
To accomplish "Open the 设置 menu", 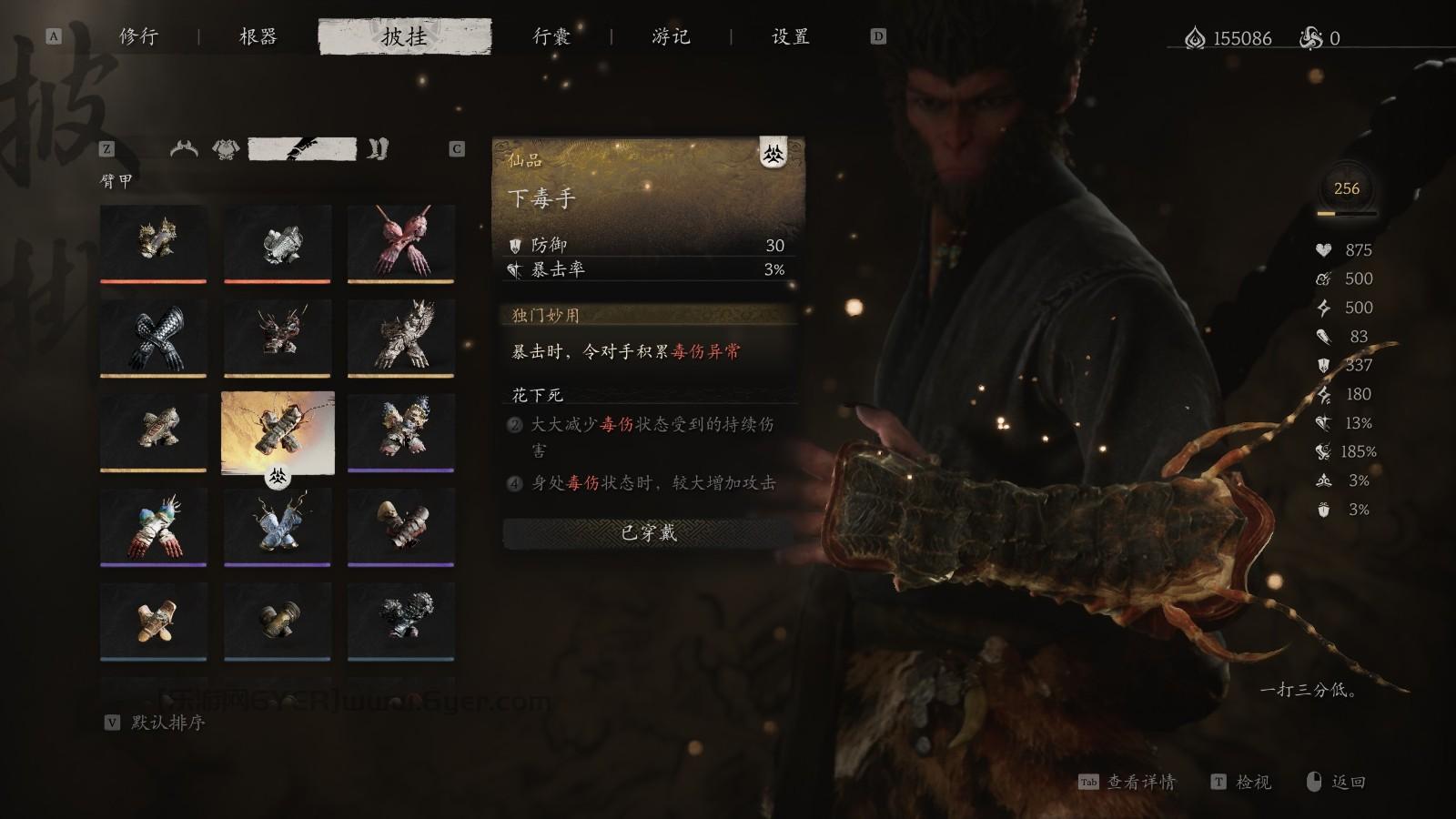I will click(x=791, y=37).
